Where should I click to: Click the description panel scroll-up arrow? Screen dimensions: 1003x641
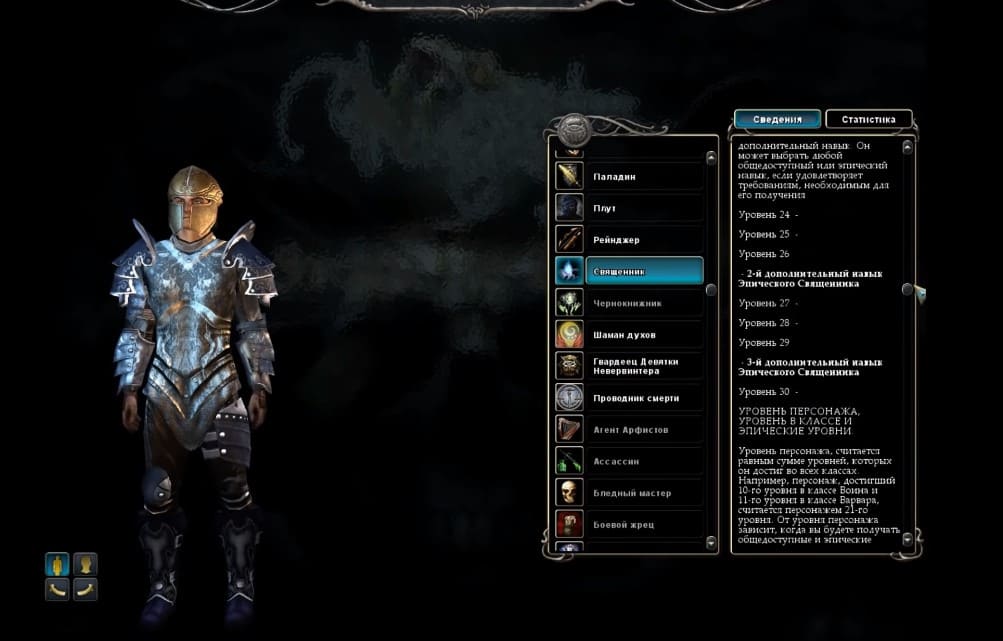(908, 147)
